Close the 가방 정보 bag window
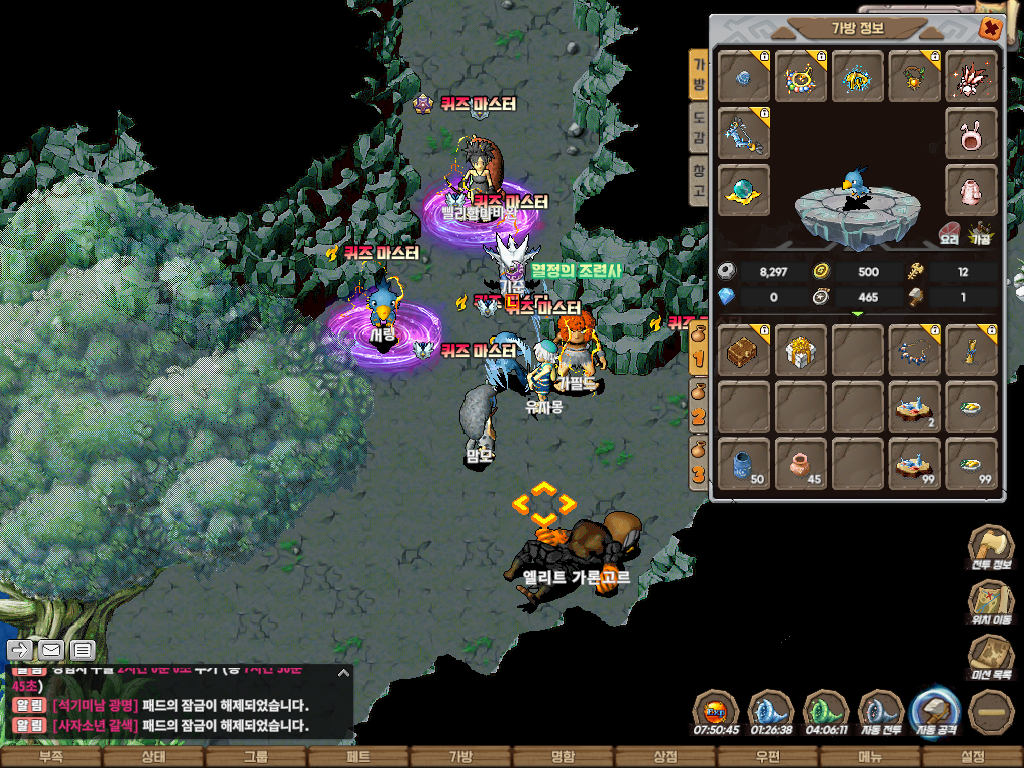The width and height of the screenshot is (1024, 768). coord(990,28)
